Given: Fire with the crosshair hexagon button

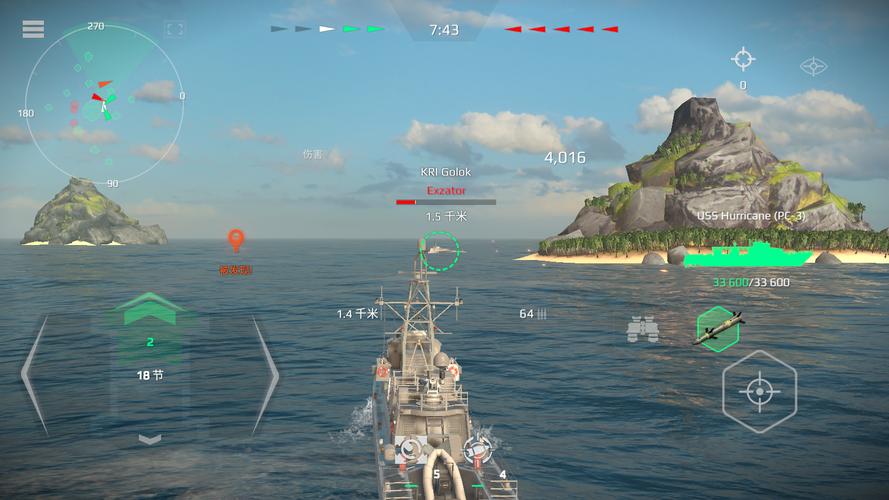Looking at the screenshot, I should (759, 390).
